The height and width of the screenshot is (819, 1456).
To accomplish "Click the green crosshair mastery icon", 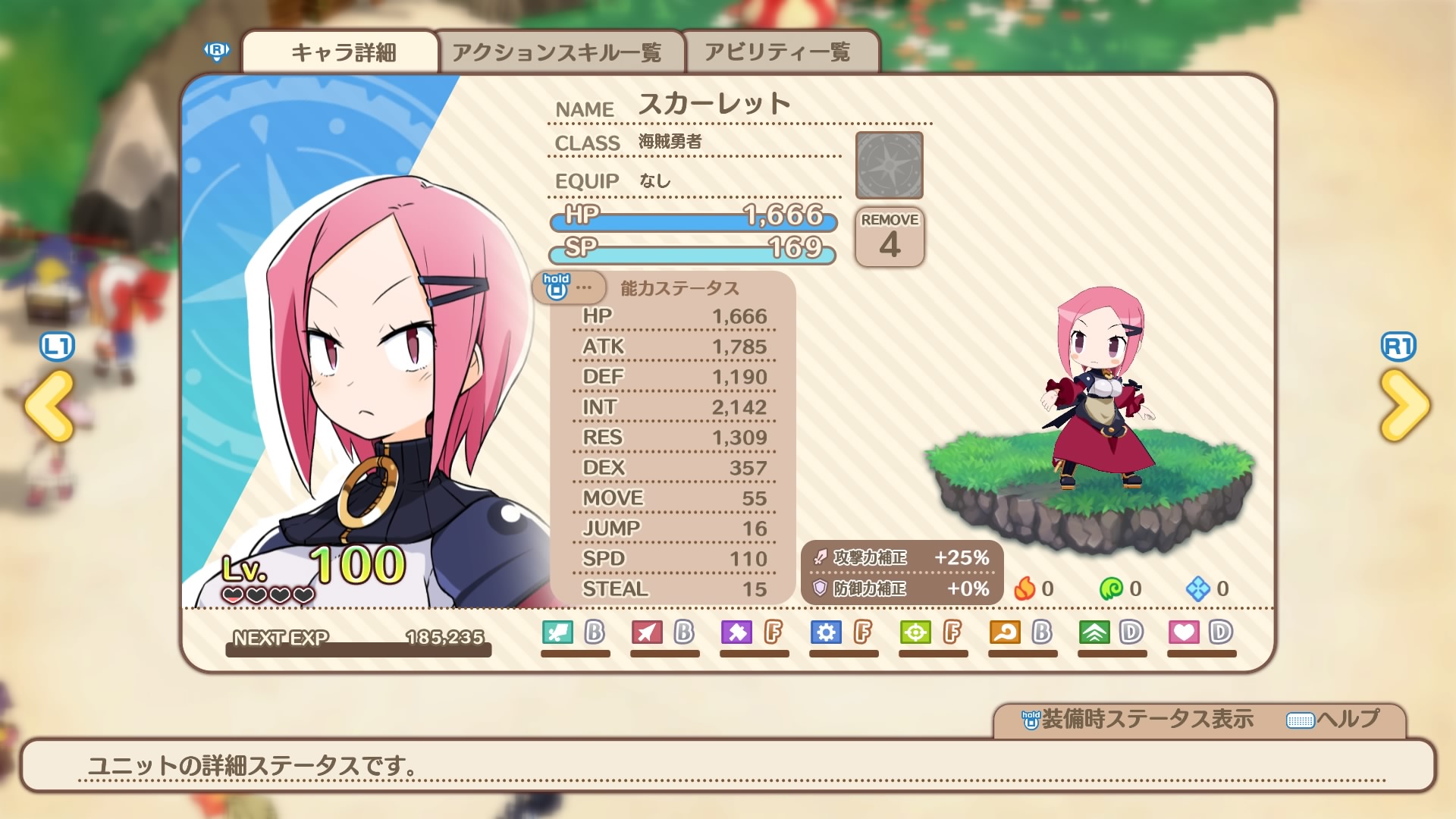I will pos(915,632).
